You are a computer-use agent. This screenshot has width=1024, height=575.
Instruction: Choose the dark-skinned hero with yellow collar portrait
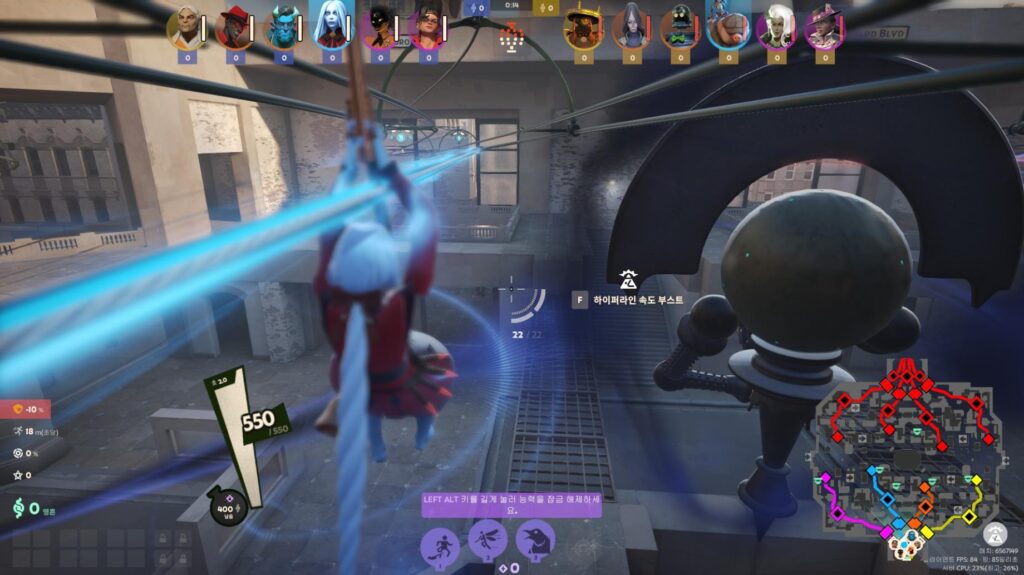[x=380, y=27]
